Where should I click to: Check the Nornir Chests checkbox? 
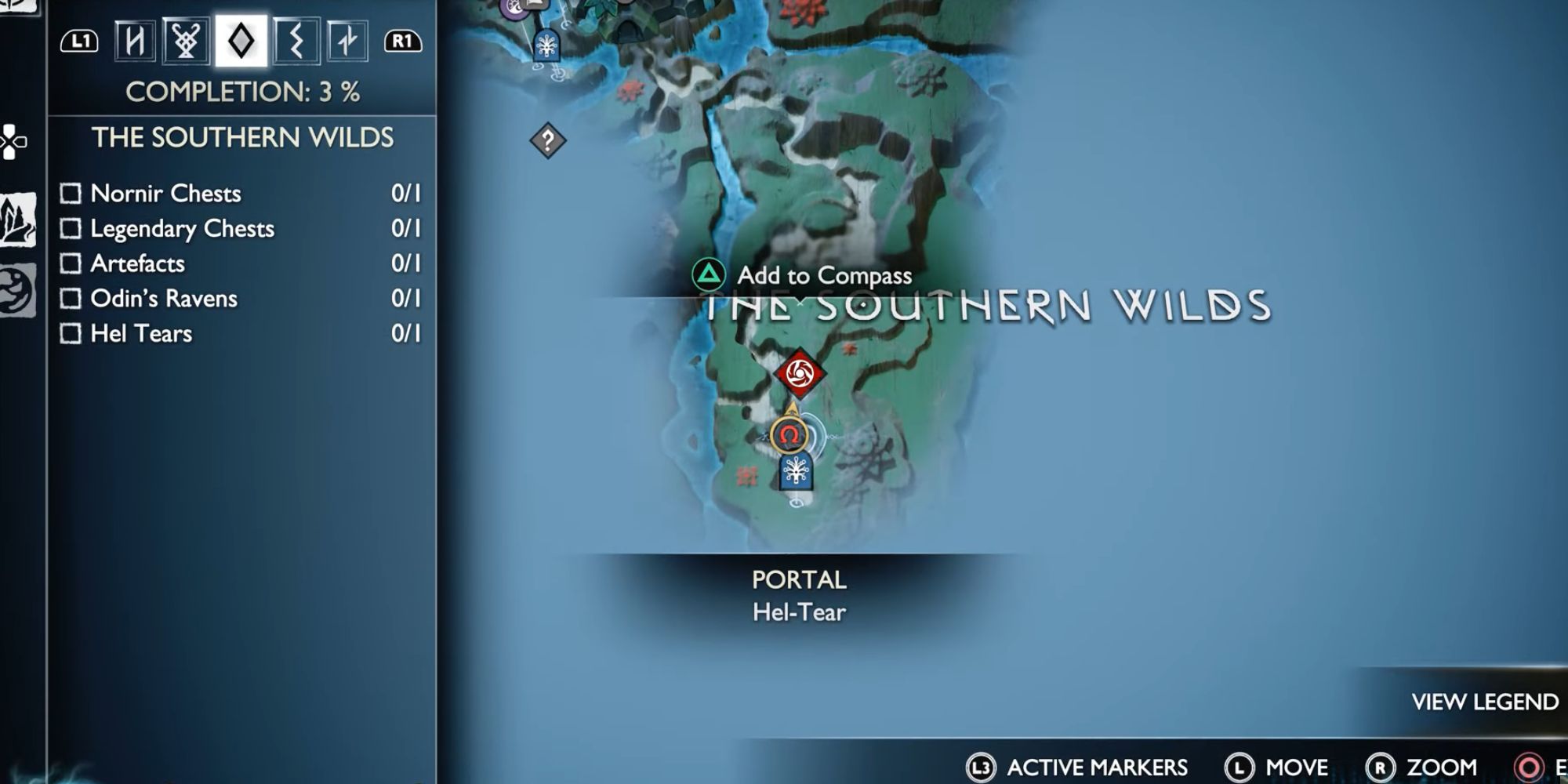tap(71, 193)
